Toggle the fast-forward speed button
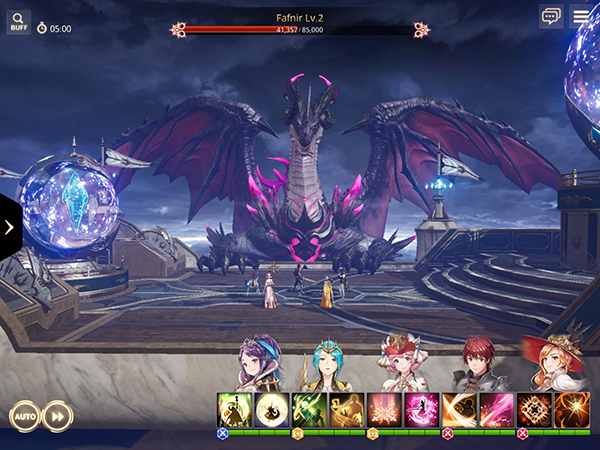 (x=57, y=415)
